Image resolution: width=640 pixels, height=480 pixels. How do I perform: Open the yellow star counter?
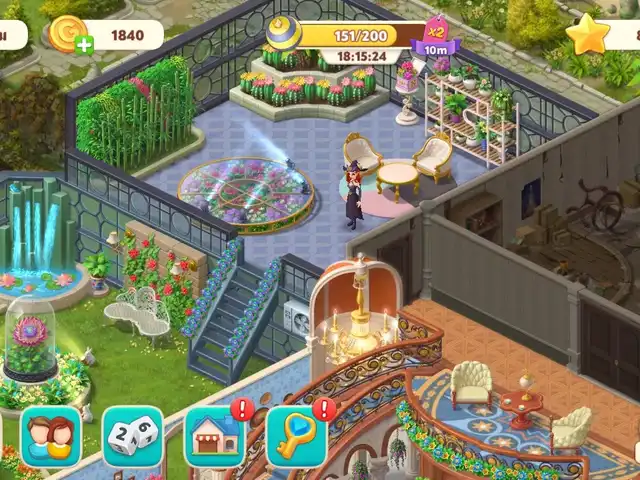click(x=588, y=35)
